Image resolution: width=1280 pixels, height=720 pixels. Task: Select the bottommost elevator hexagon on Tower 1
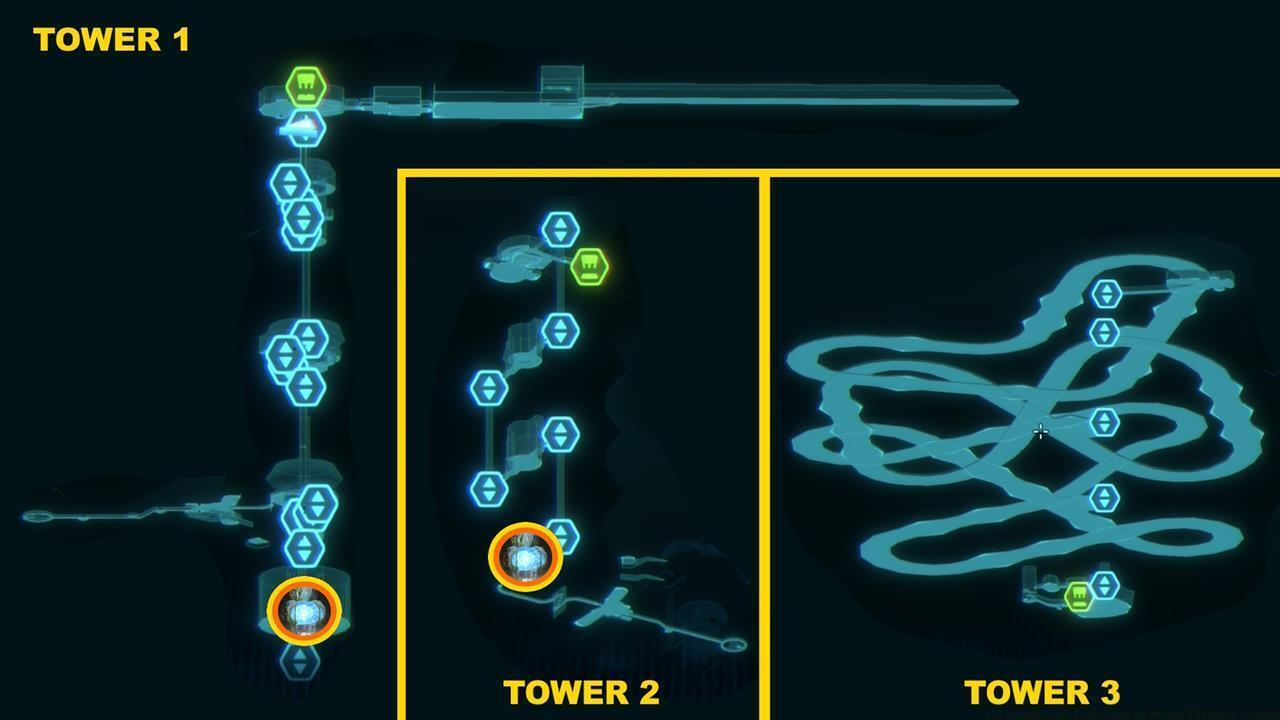[x=303, y=663]
